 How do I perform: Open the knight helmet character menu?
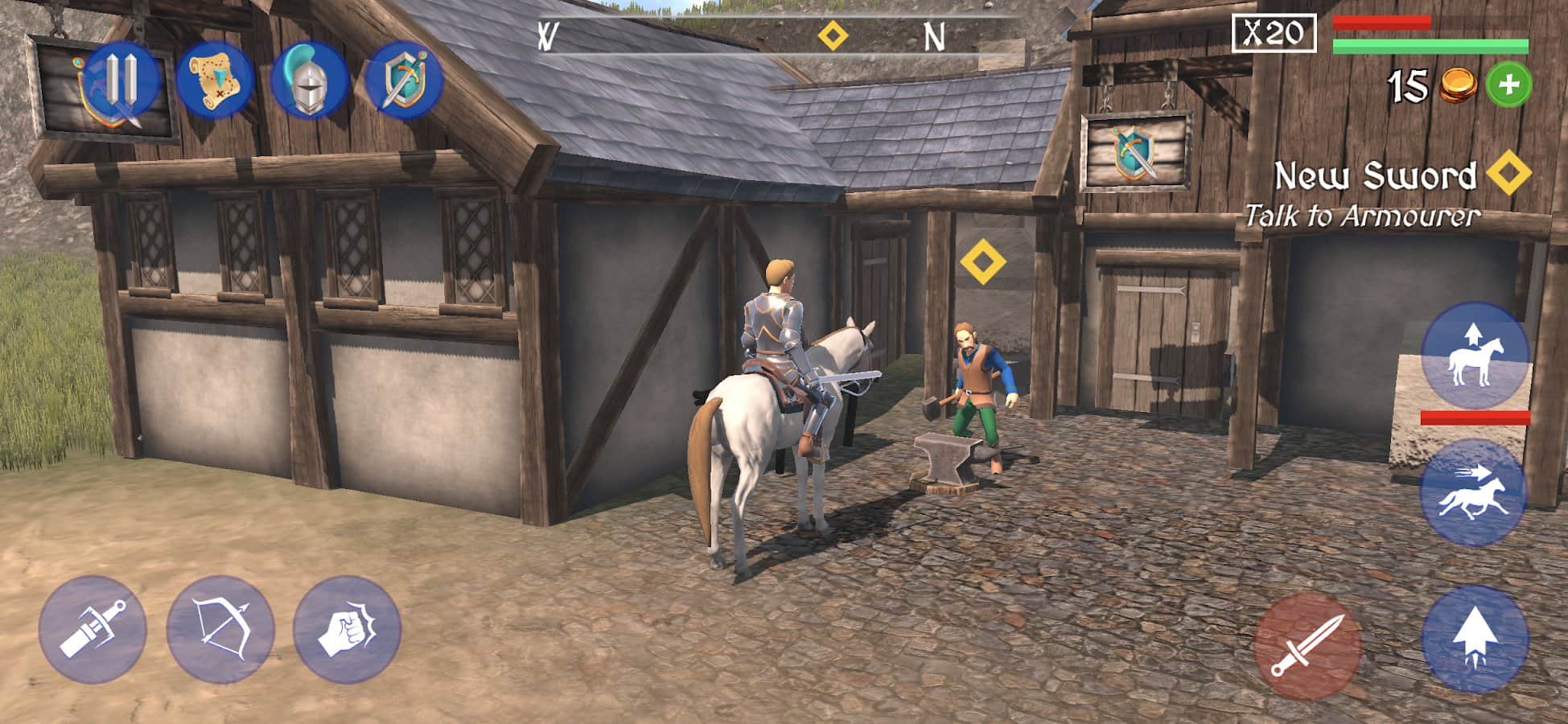tap(309, 80)
